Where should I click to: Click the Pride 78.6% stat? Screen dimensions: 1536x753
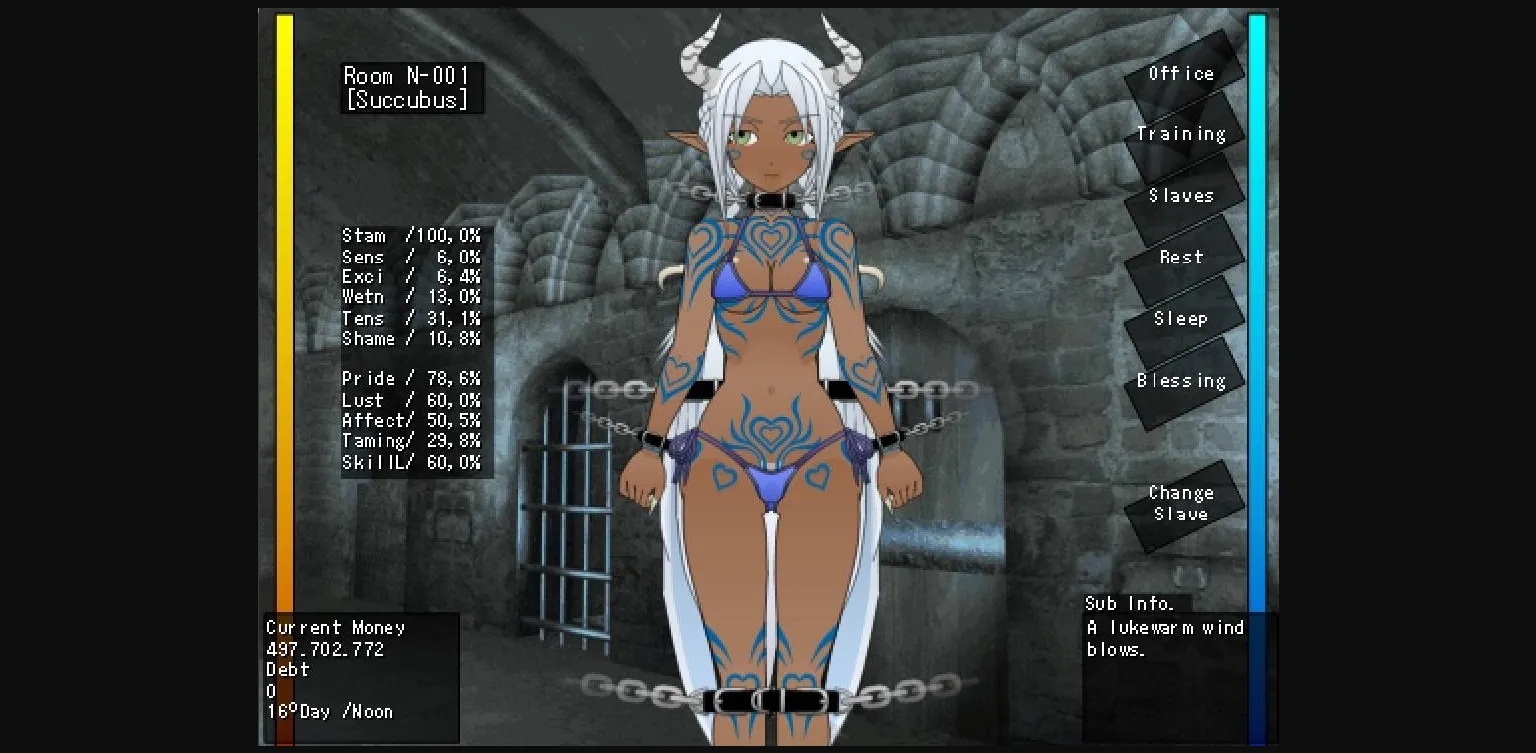click(413, 379)
